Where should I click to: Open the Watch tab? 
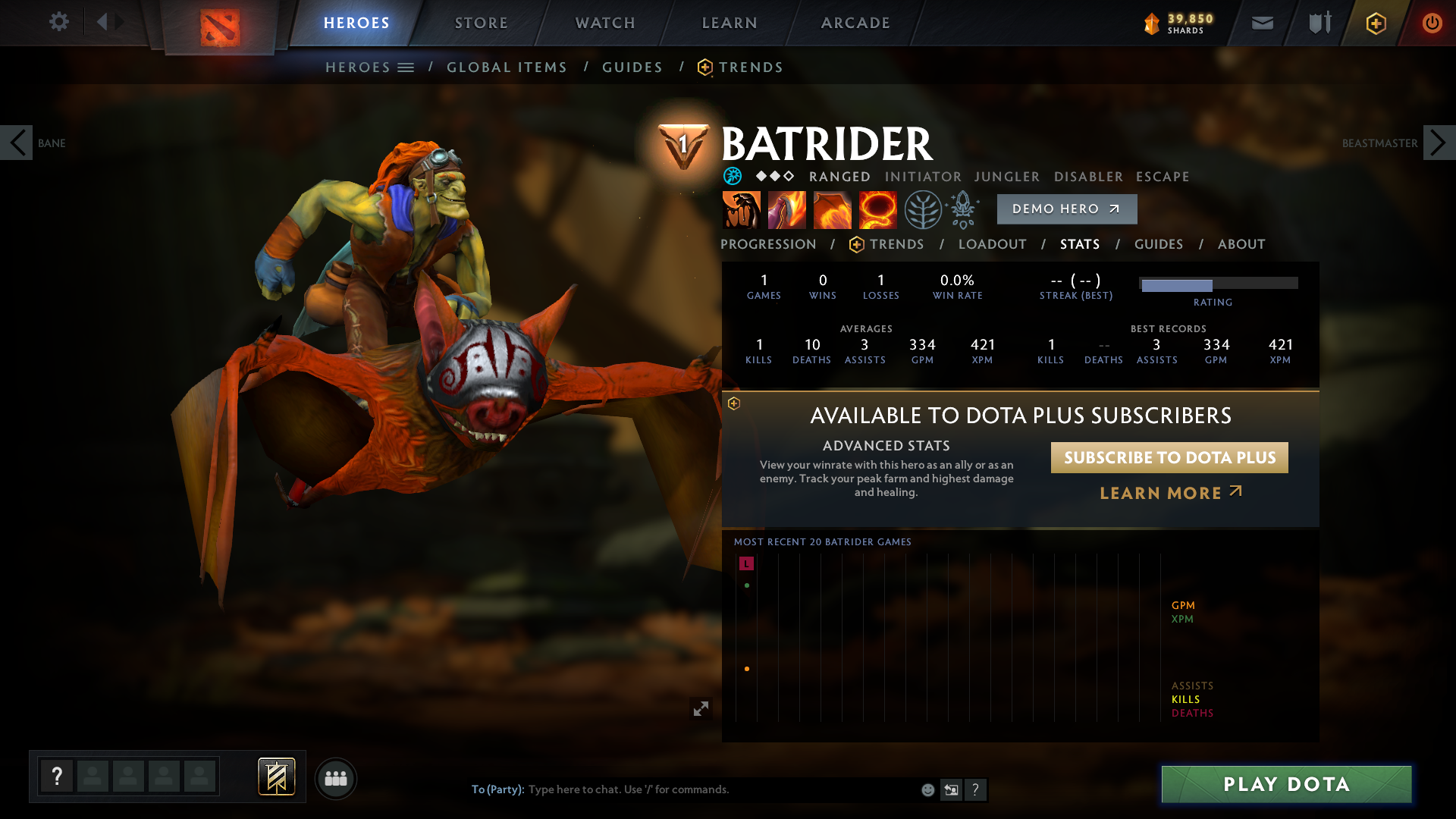coord(605,23)
